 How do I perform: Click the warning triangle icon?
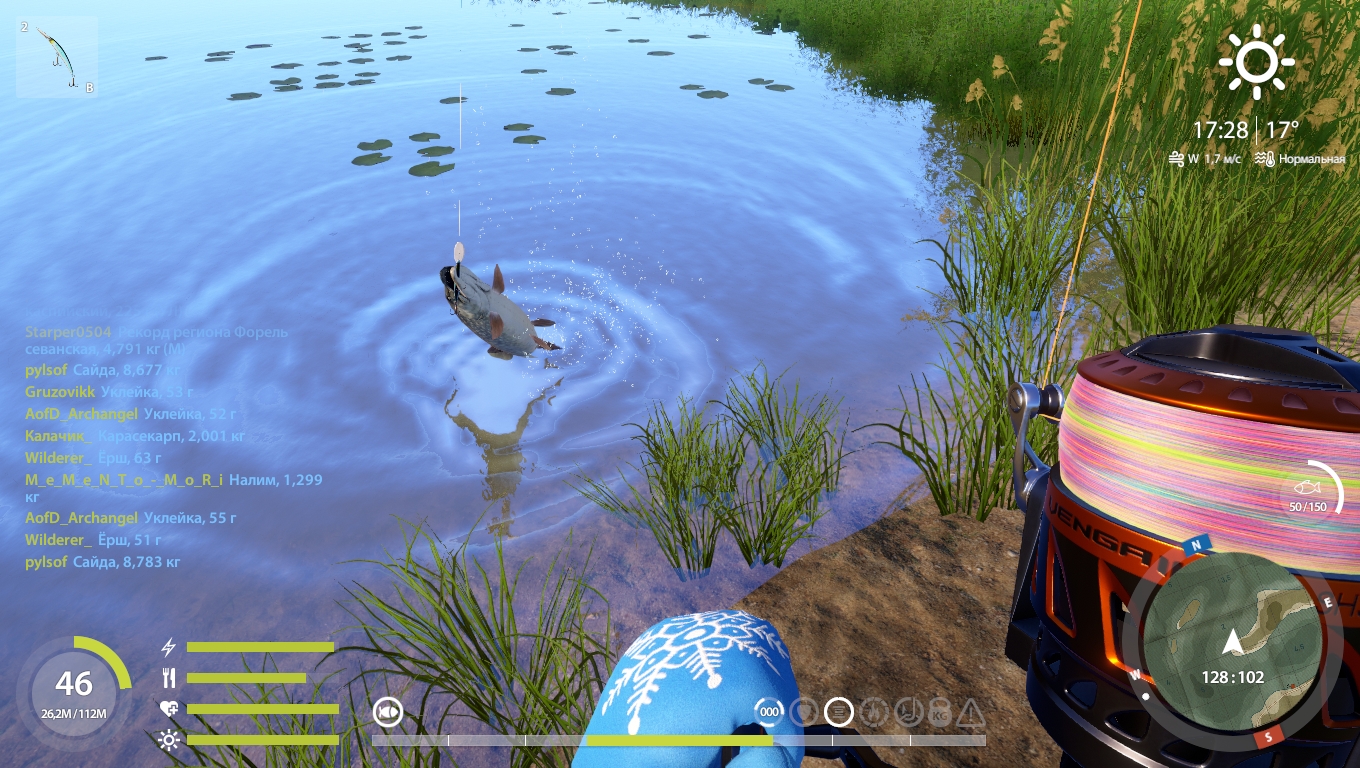click(970, 713)
